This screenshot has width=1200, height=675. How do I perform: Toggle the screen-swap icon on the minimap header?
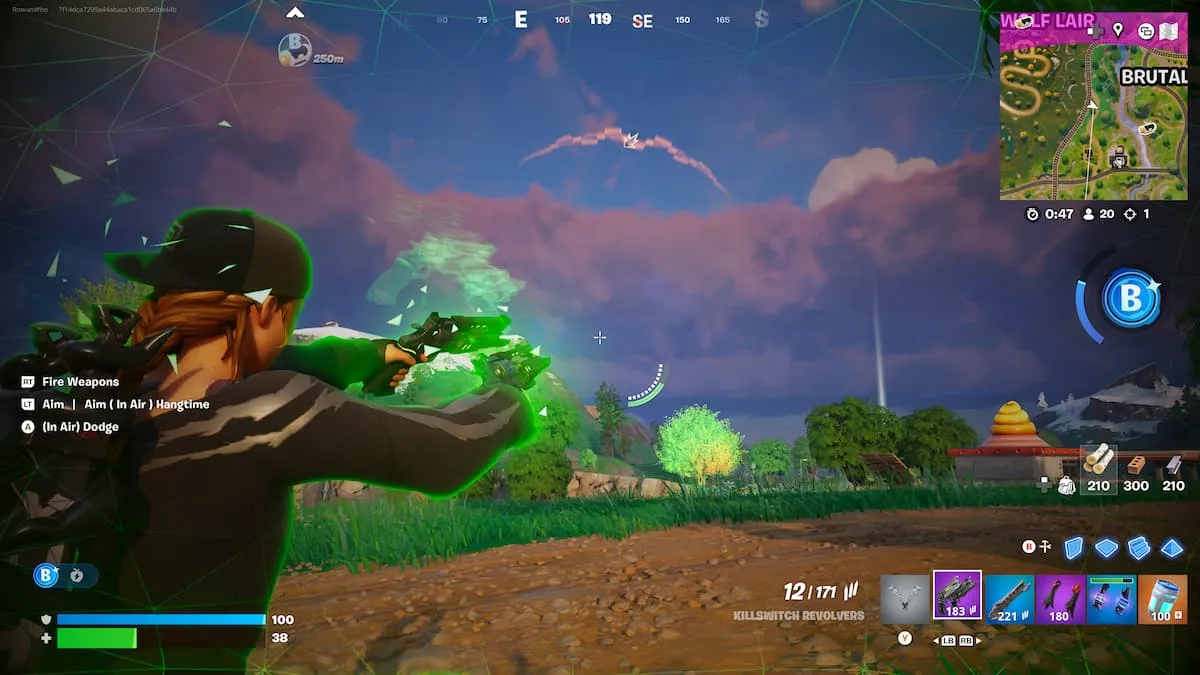click(x=1146, y=31)
